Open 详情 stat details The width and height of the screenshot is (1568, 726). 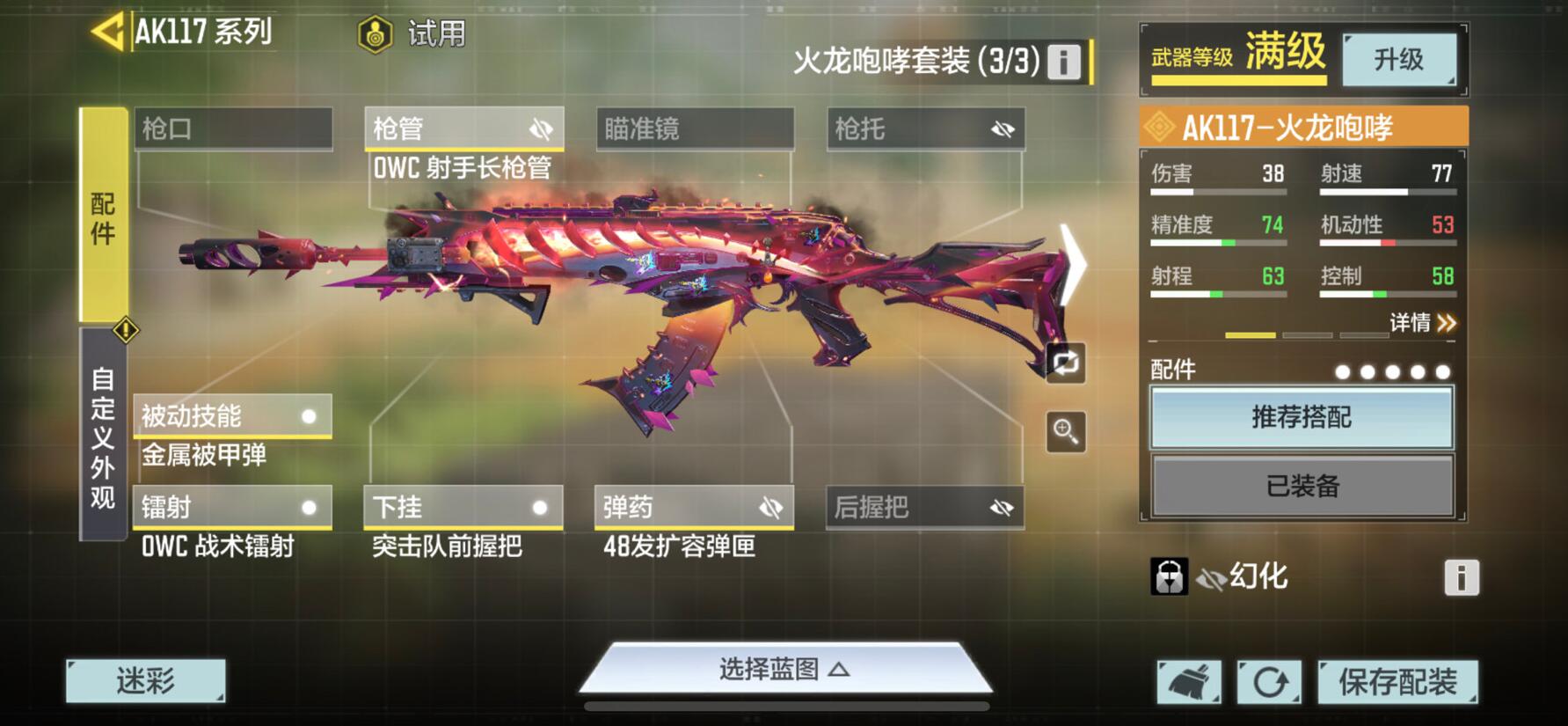[1422, 323]
